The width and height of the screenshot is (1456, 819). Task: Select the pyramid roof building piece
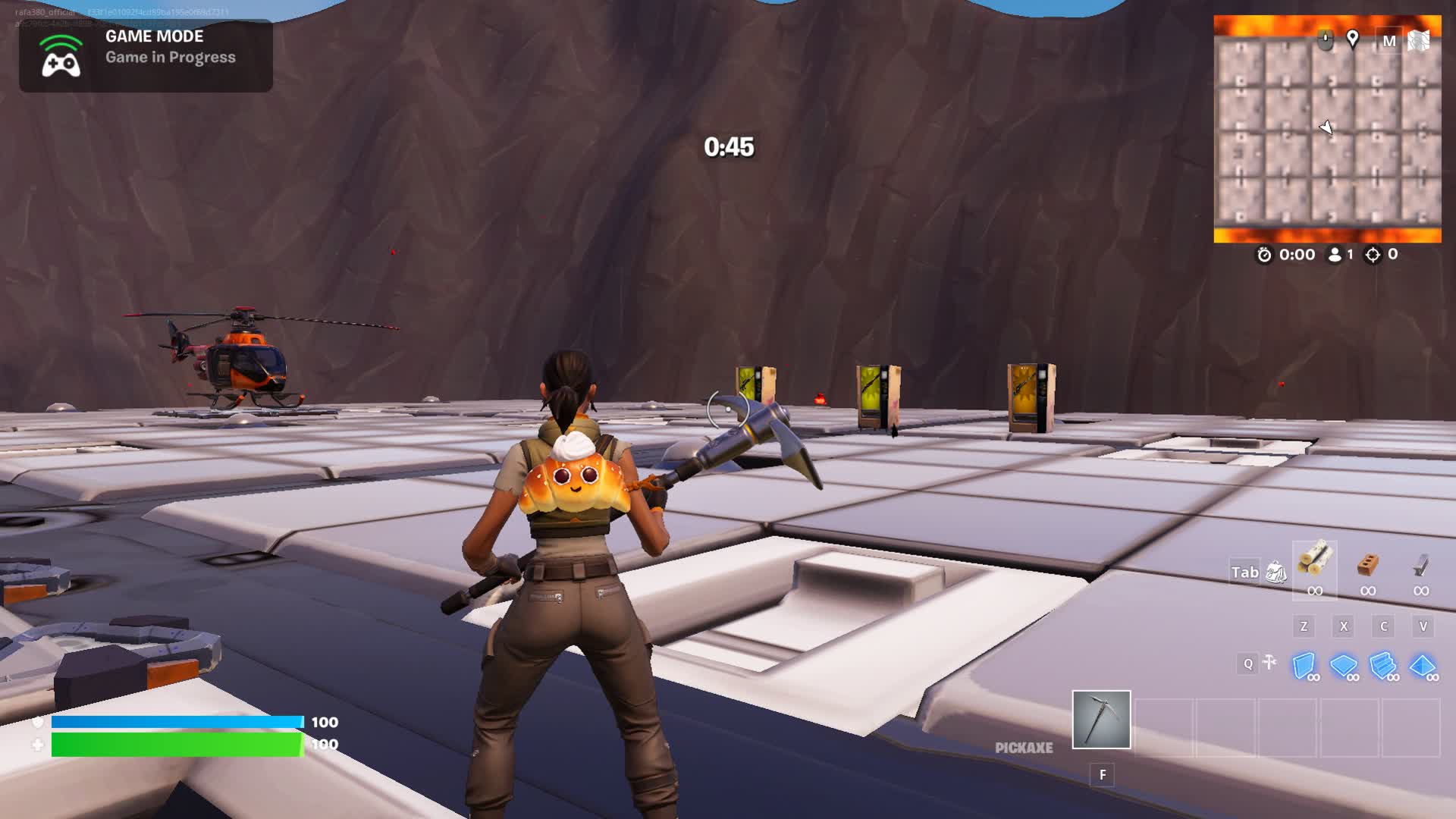[x=1423, y=666]
